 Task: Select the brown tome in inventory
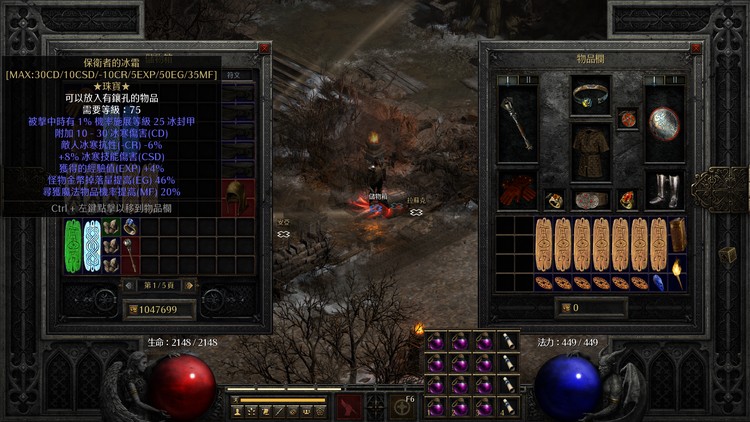pos(677,234)
